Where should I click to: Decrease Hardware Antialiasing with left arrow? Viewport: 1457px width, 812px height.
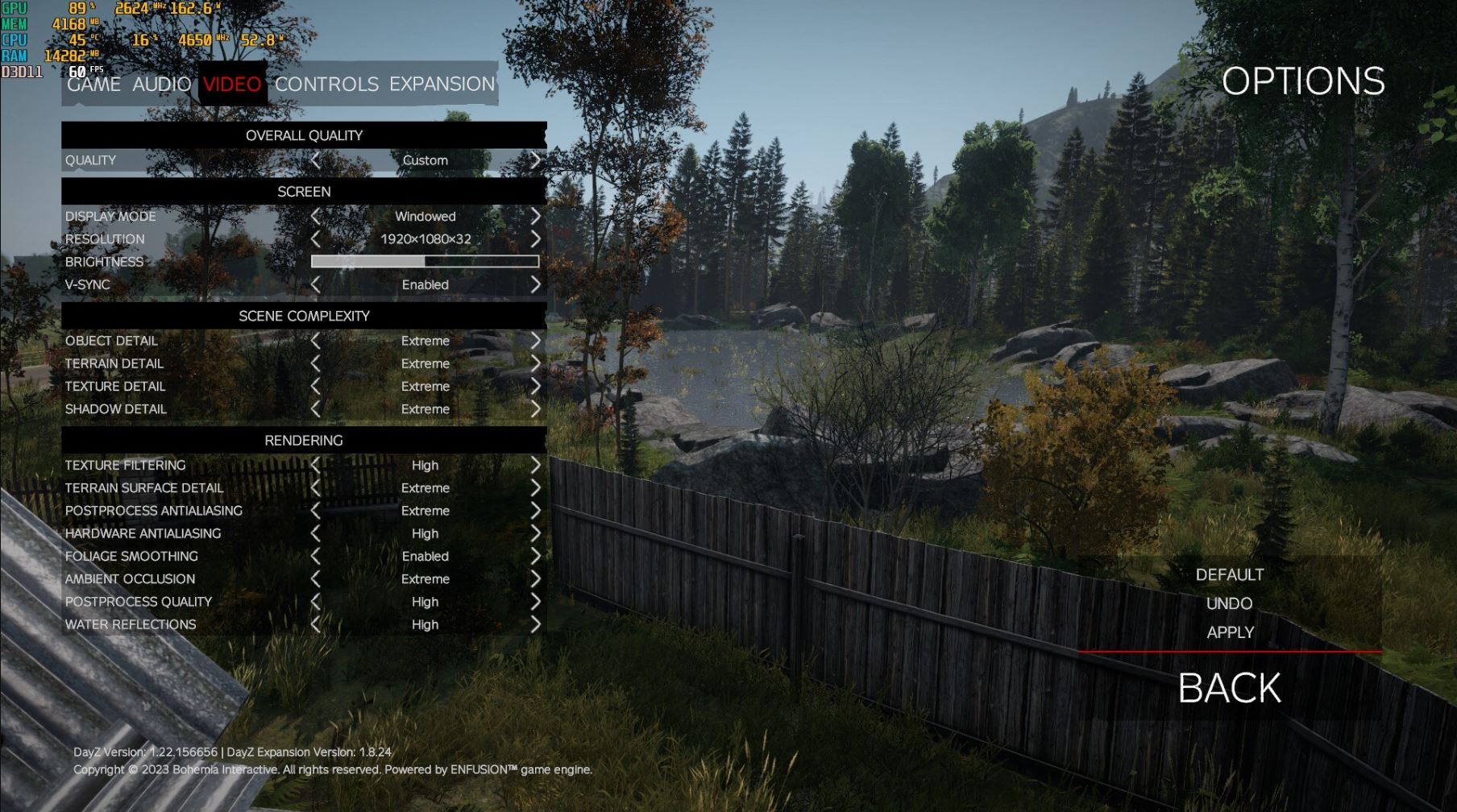tap(316, 533)
